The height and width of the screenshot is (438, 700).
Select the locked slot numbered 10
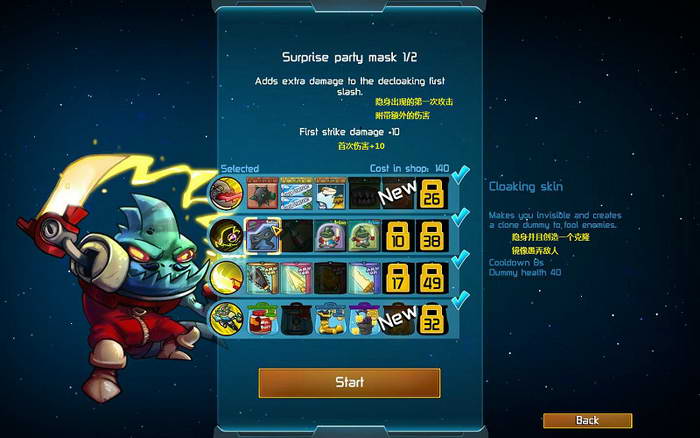pyautogui.click(x=398, y=234)
